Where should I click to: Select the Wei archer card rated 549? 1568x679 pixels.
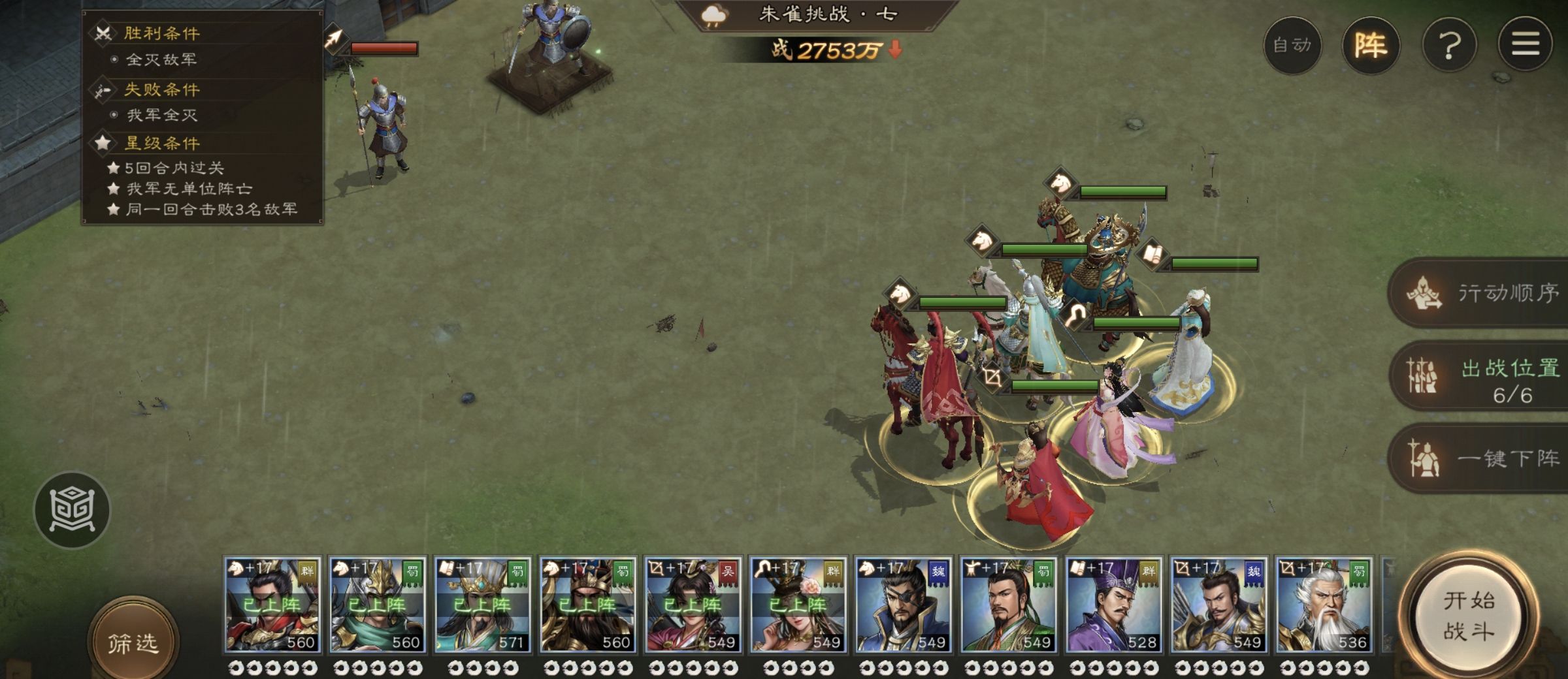(x=1218, y=605)
